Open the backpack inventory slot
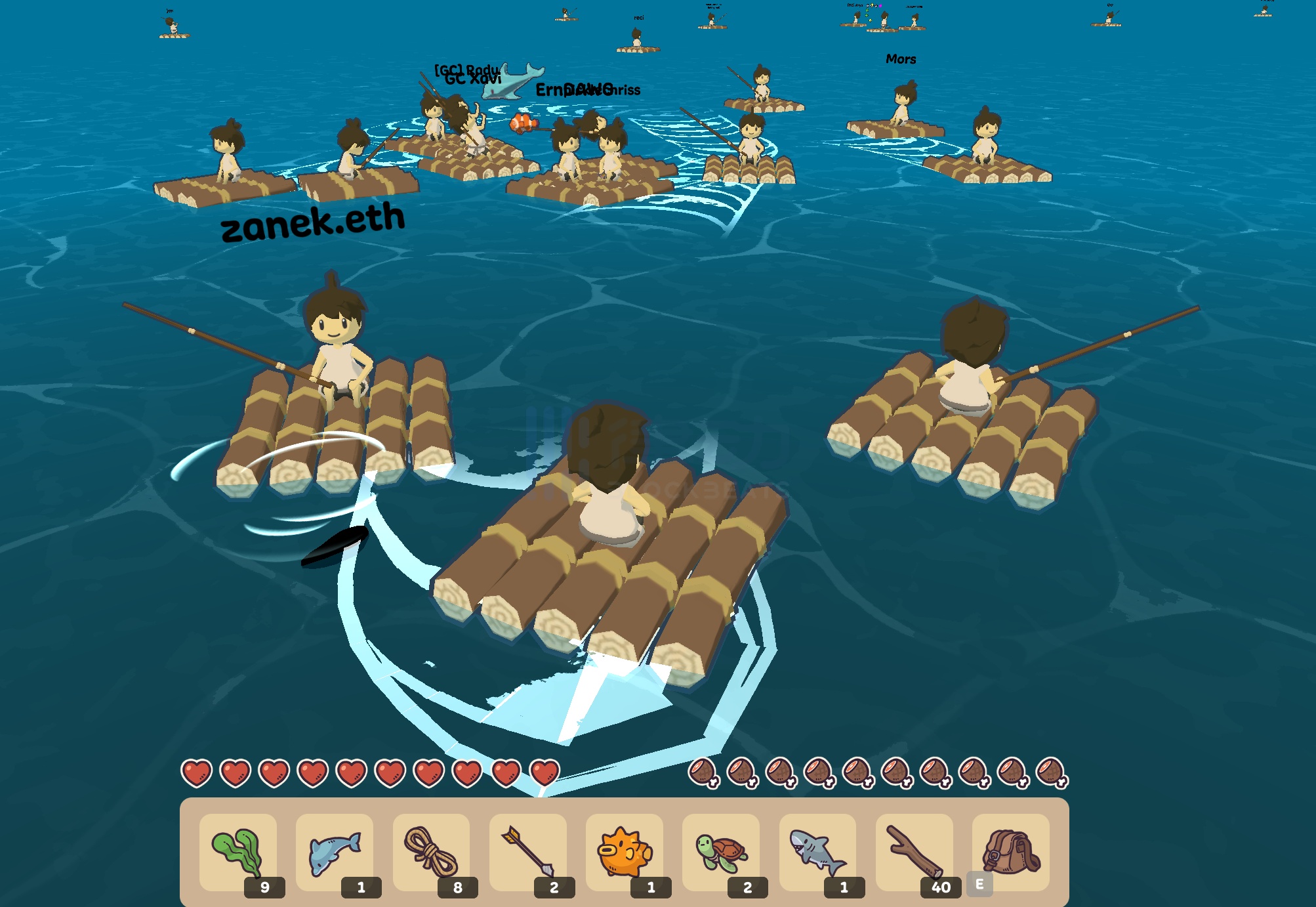1316x907 pixels. pos(1014,851)
